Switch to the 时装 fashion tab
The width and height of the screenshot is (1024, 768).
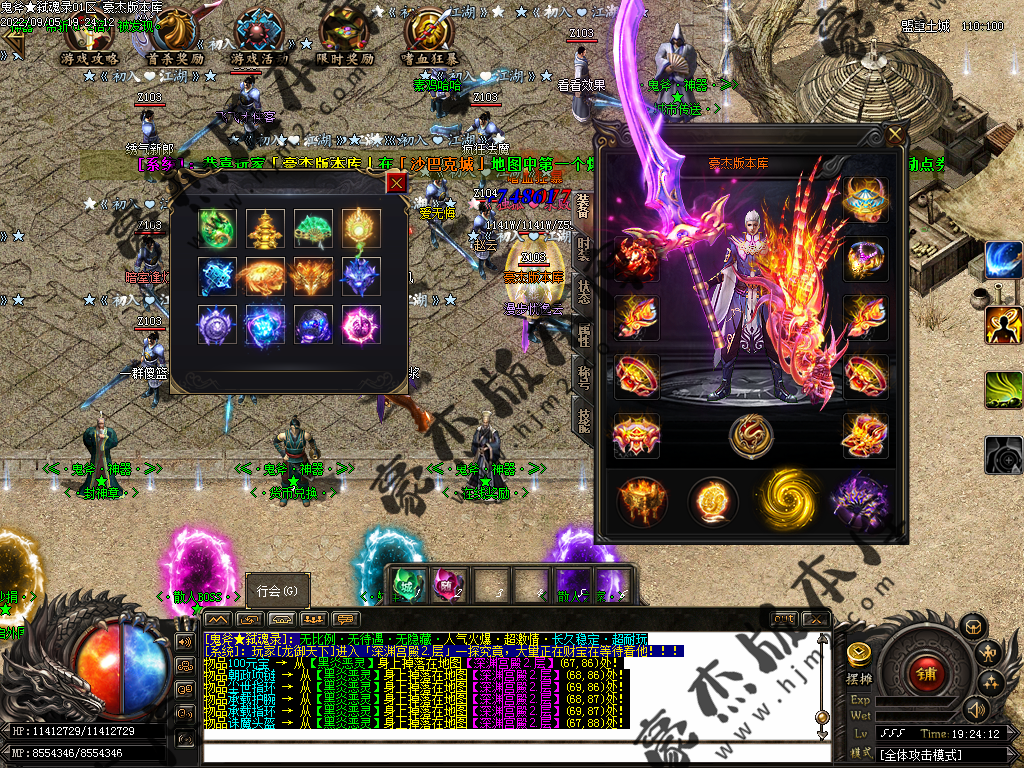pyautogui.click(x=583, y=248)
